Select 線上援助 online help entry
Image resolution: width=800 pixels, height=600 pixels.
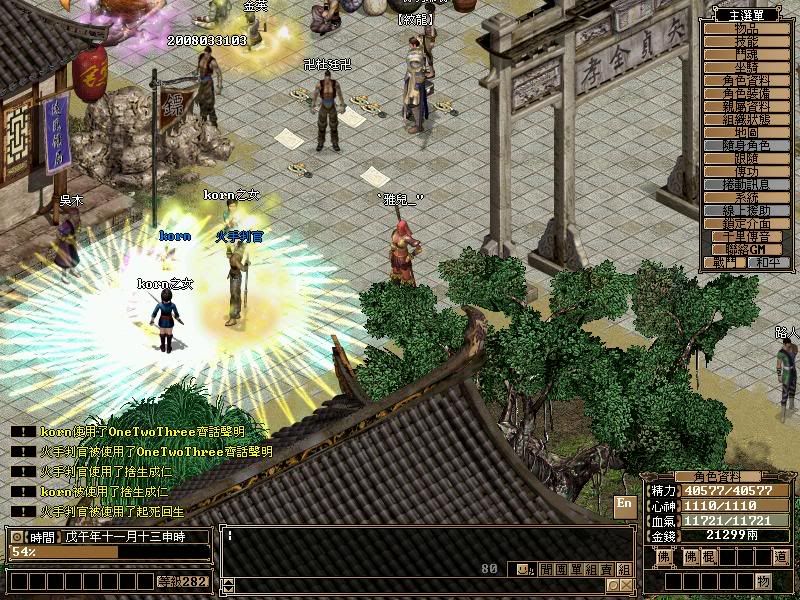click(x=747, y=210)
